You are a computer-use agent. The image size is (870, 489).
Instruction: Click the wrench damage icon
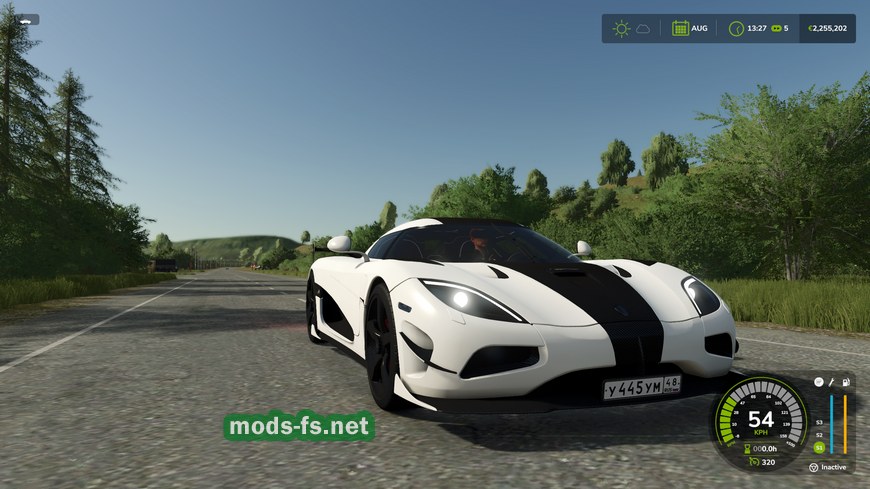click(831, 382)
